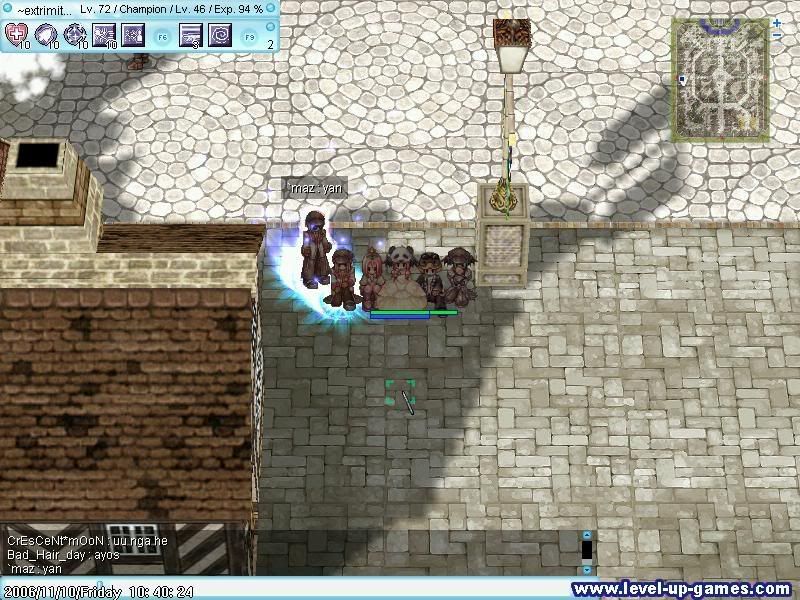Zoom out the minimap with minus button
The image size is (800, 600).
point(777,36)
